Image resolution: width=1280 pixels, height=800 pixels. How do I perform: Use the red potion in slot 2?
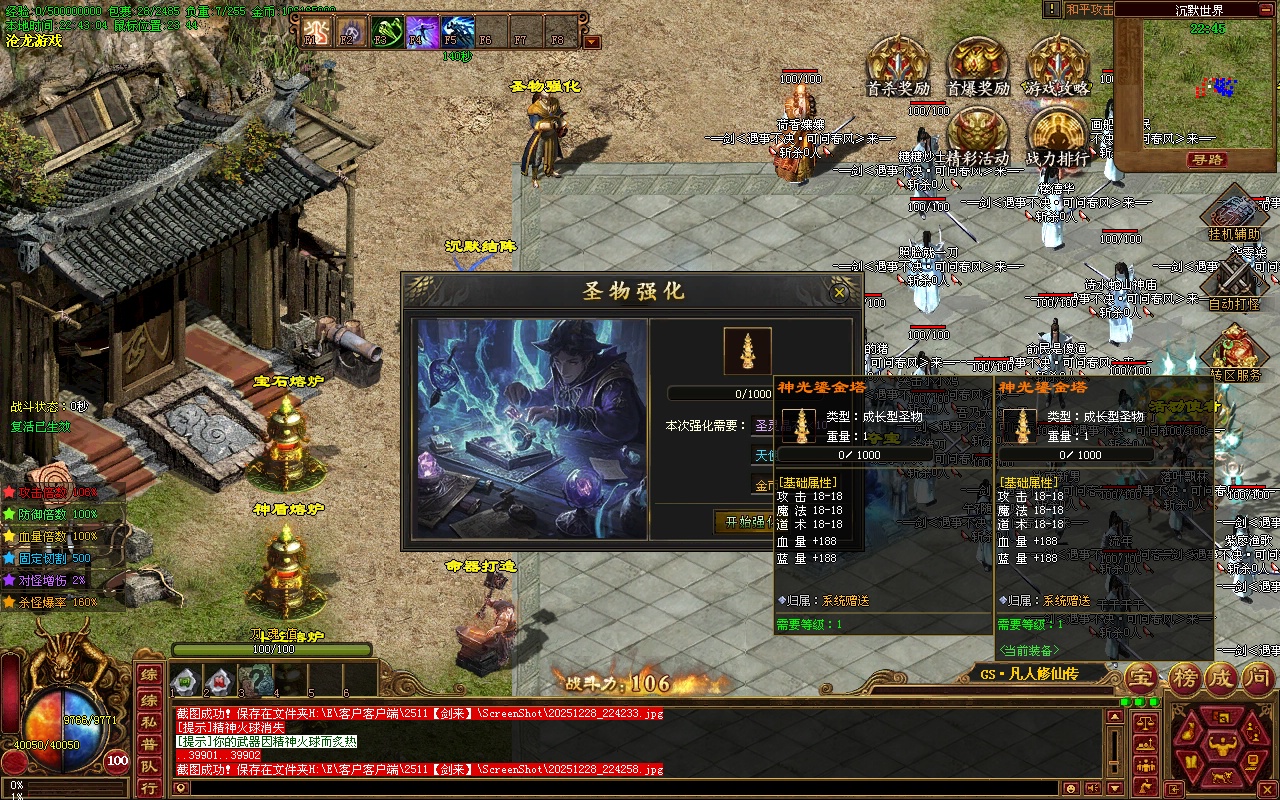coord(219,681)
